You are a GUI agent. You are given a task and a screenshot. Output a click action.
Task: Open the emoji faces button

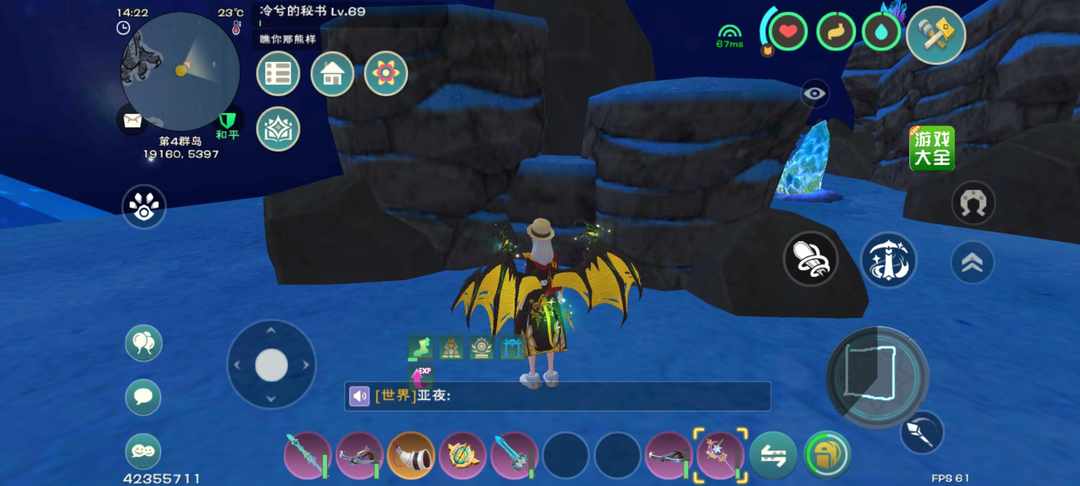point(143,451)
